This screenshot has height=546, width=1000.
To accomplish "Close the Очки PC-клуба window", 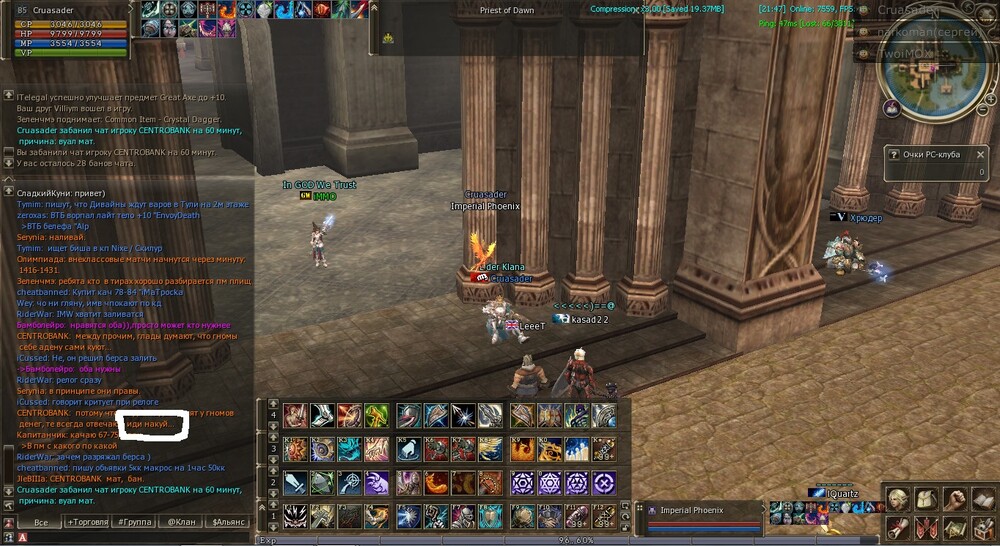I will pyautogui.click(x=981, y=155).
